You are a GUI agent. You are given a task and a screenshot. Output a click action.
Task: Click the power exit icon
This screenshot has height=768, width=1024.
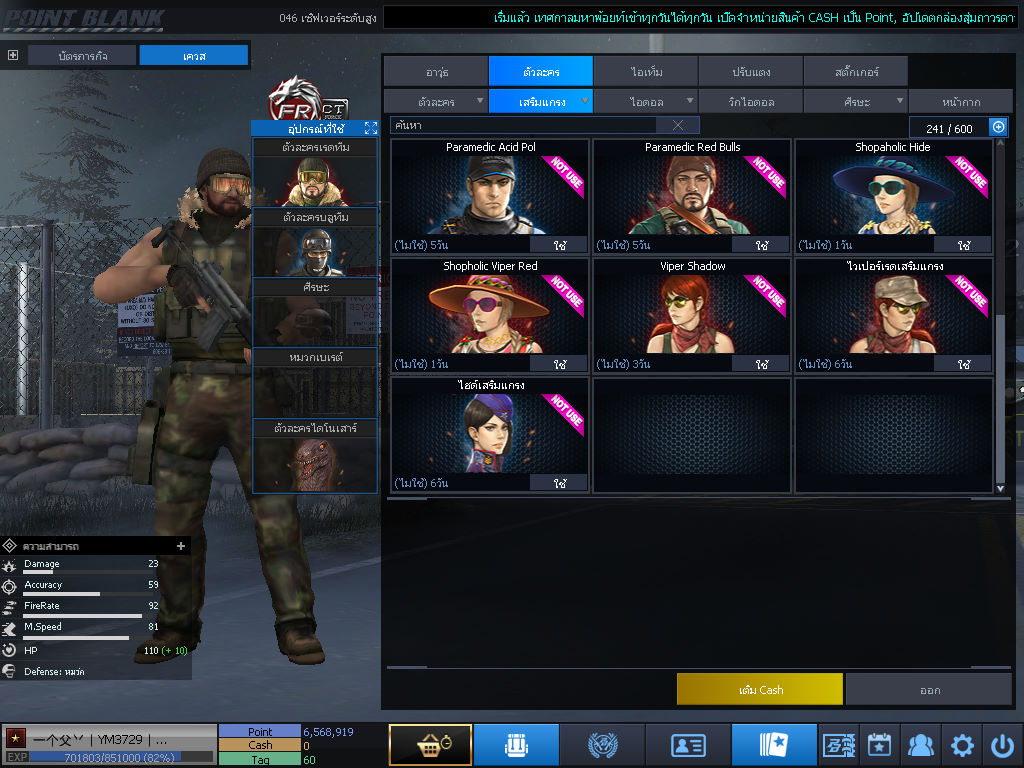pyautogui.click(x=1002, y=745)
